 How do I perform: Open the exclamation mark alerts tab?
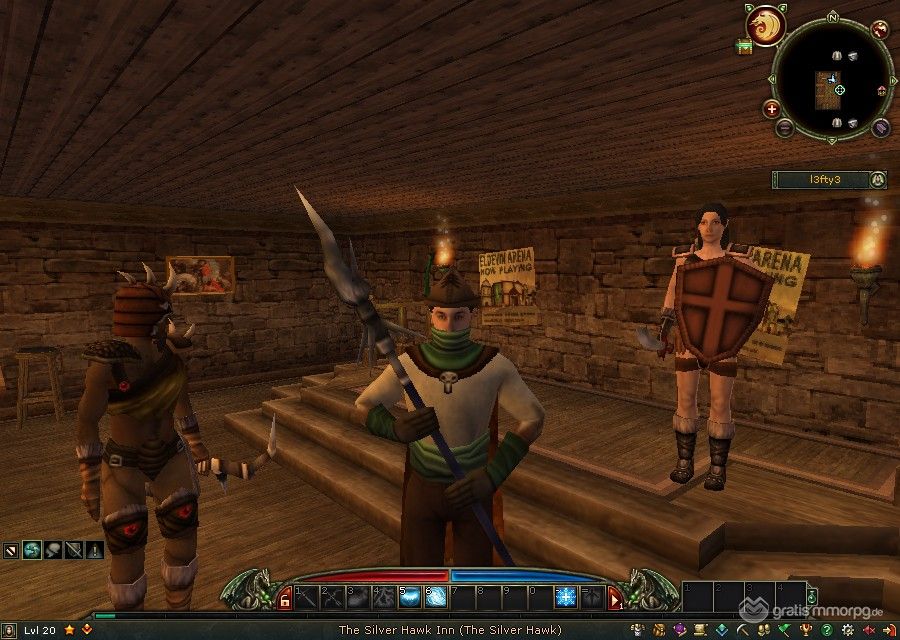[94, 549]
